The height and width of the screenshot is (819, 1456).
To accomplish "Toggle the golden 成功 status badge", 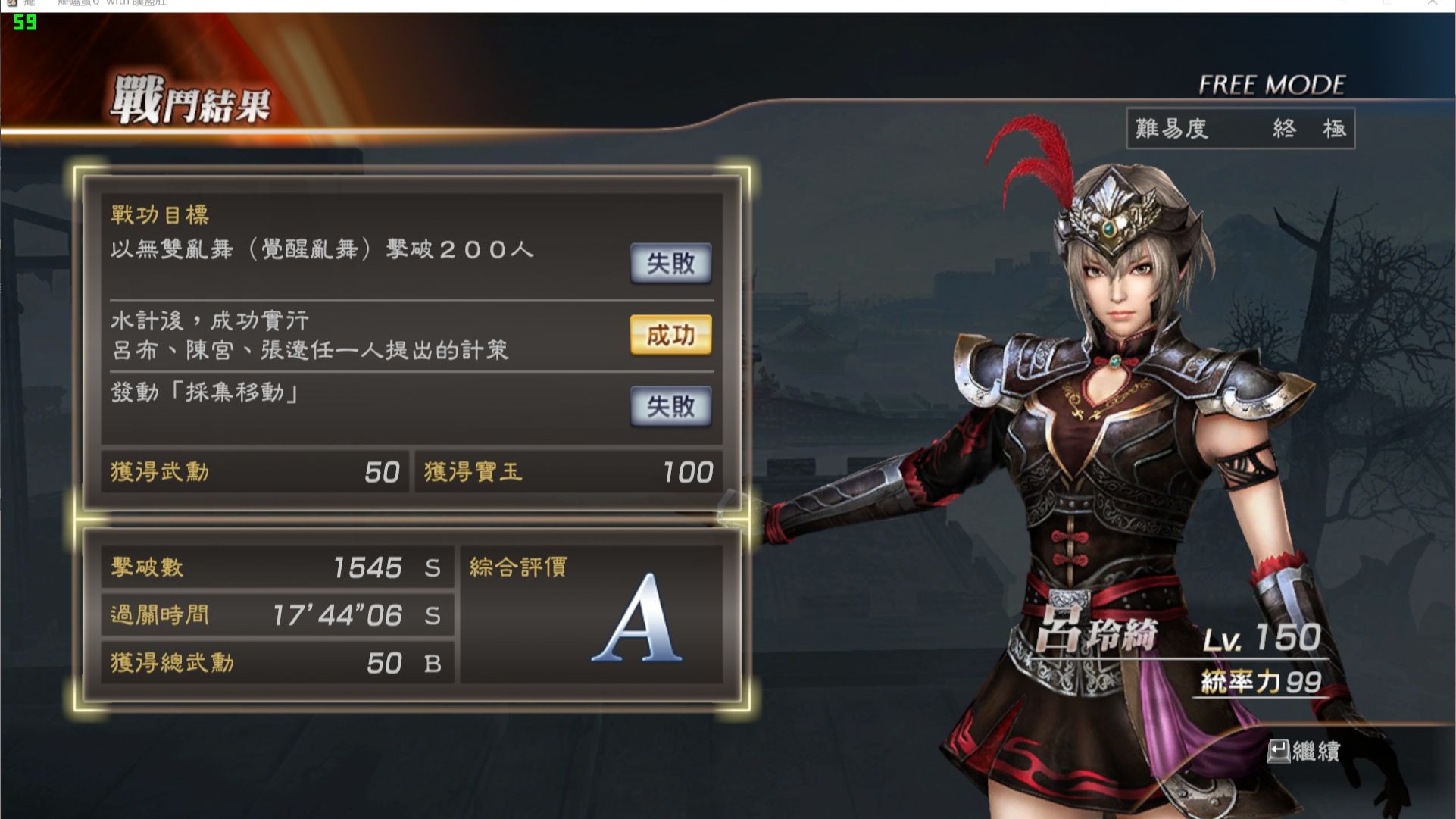I will 670,336.
